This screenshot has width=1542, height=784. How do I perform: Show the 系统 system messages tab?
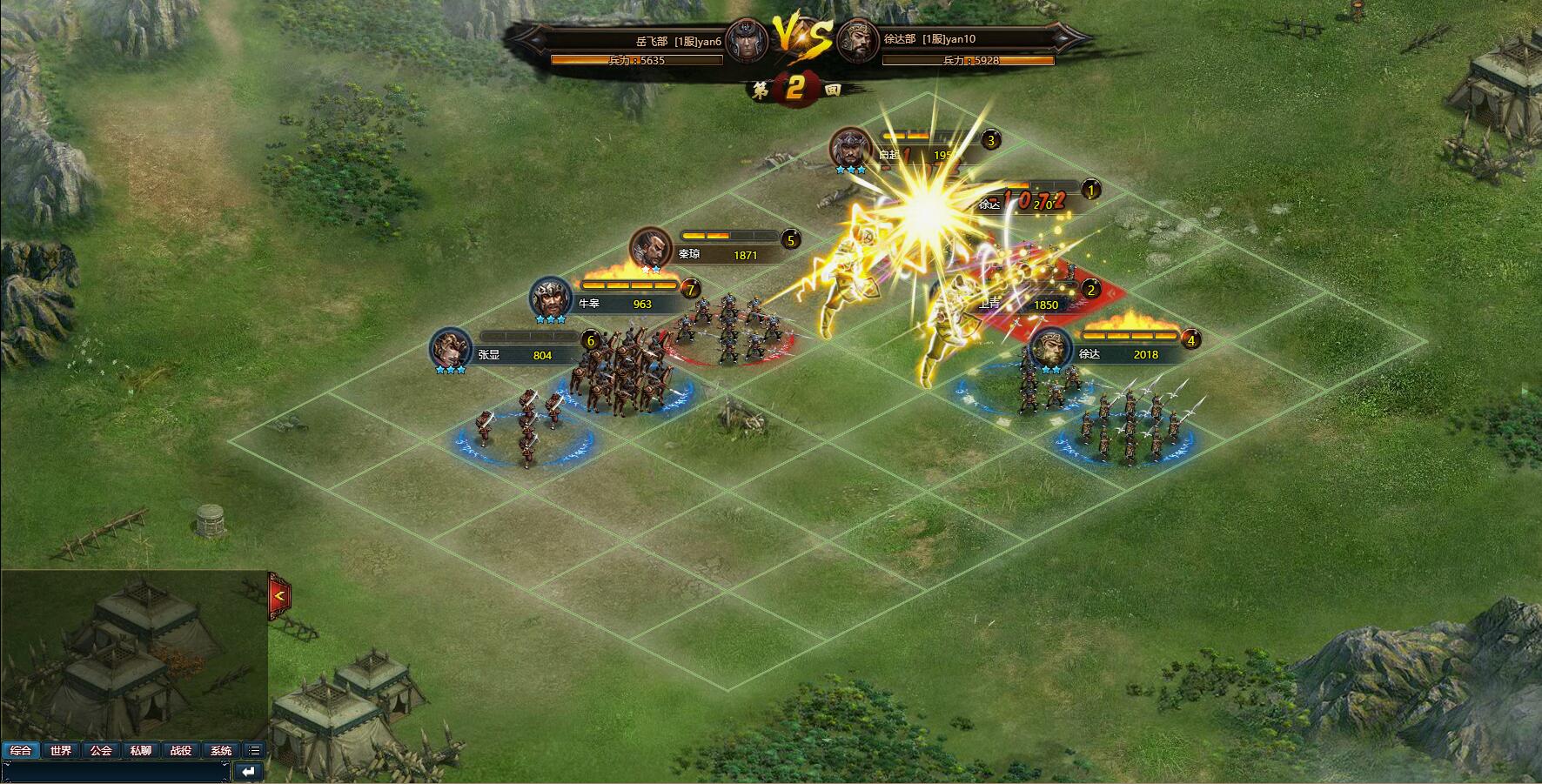221,750
